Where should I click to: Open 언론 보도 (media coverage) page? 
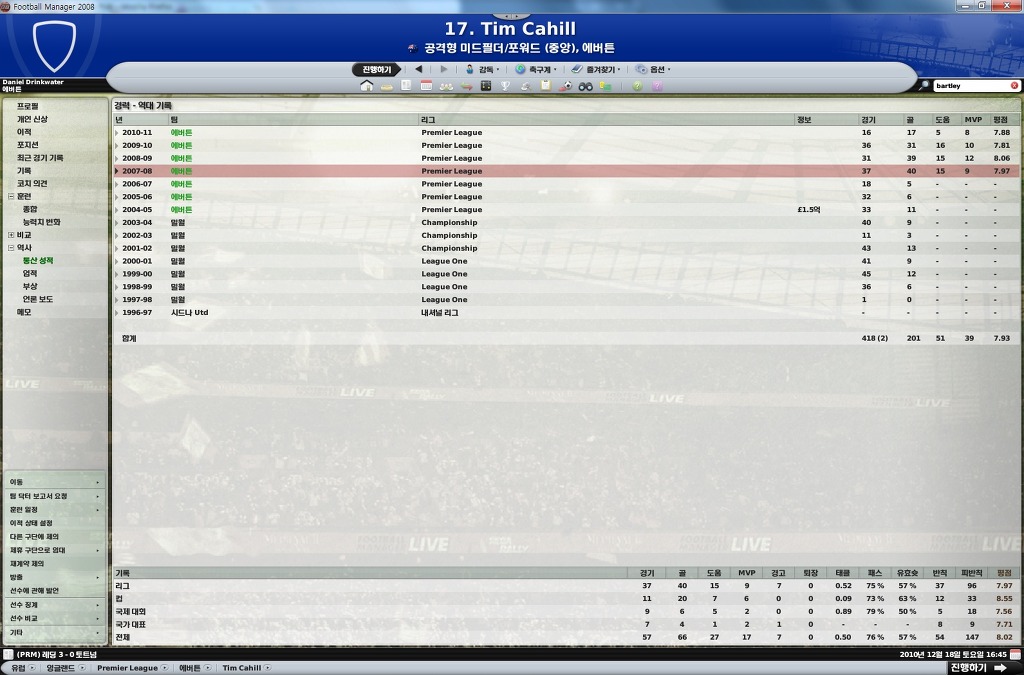click(x=38, y=299)
